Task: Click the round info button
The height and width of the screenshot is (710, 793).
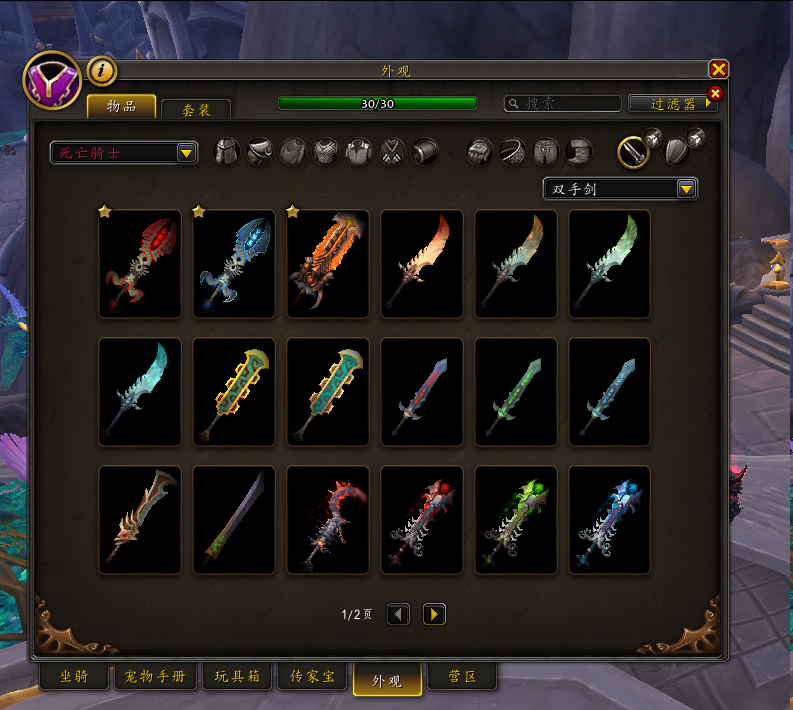Action: tap(102, 71)
